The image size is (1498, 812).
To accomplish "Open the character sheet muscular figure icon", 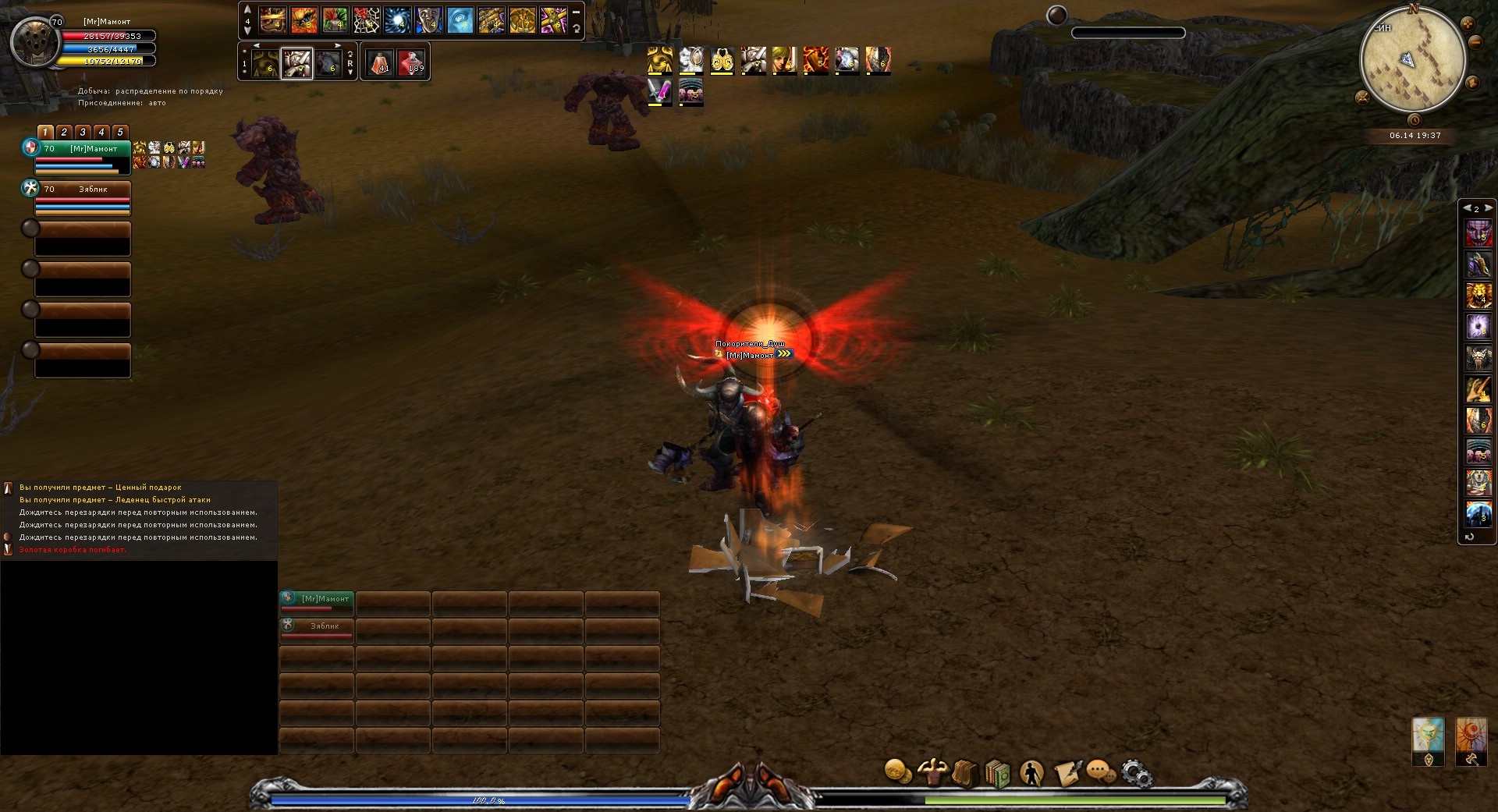I will click(x=932, y=772).
